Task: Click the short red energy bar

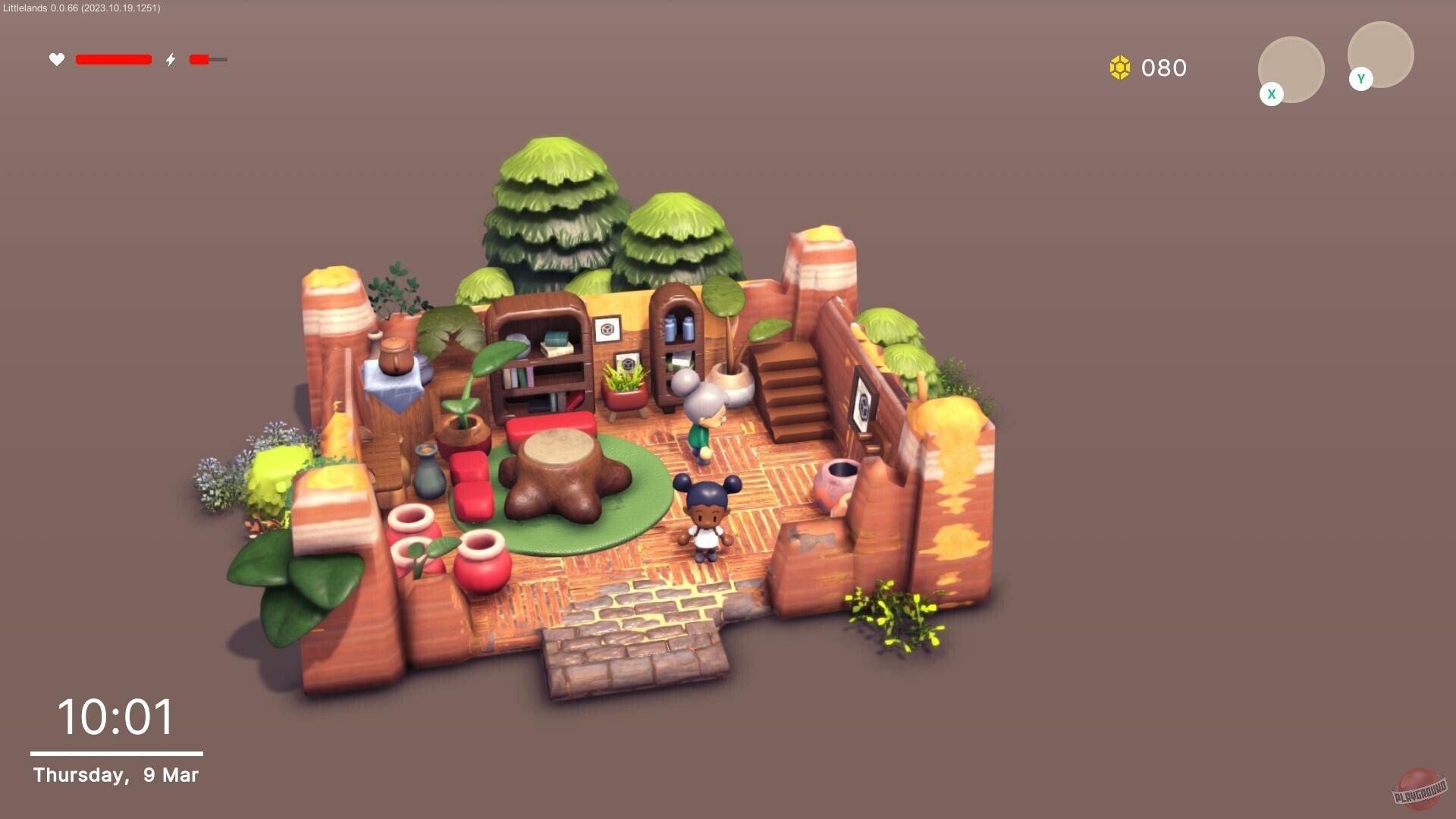Action: click(199, 59)
